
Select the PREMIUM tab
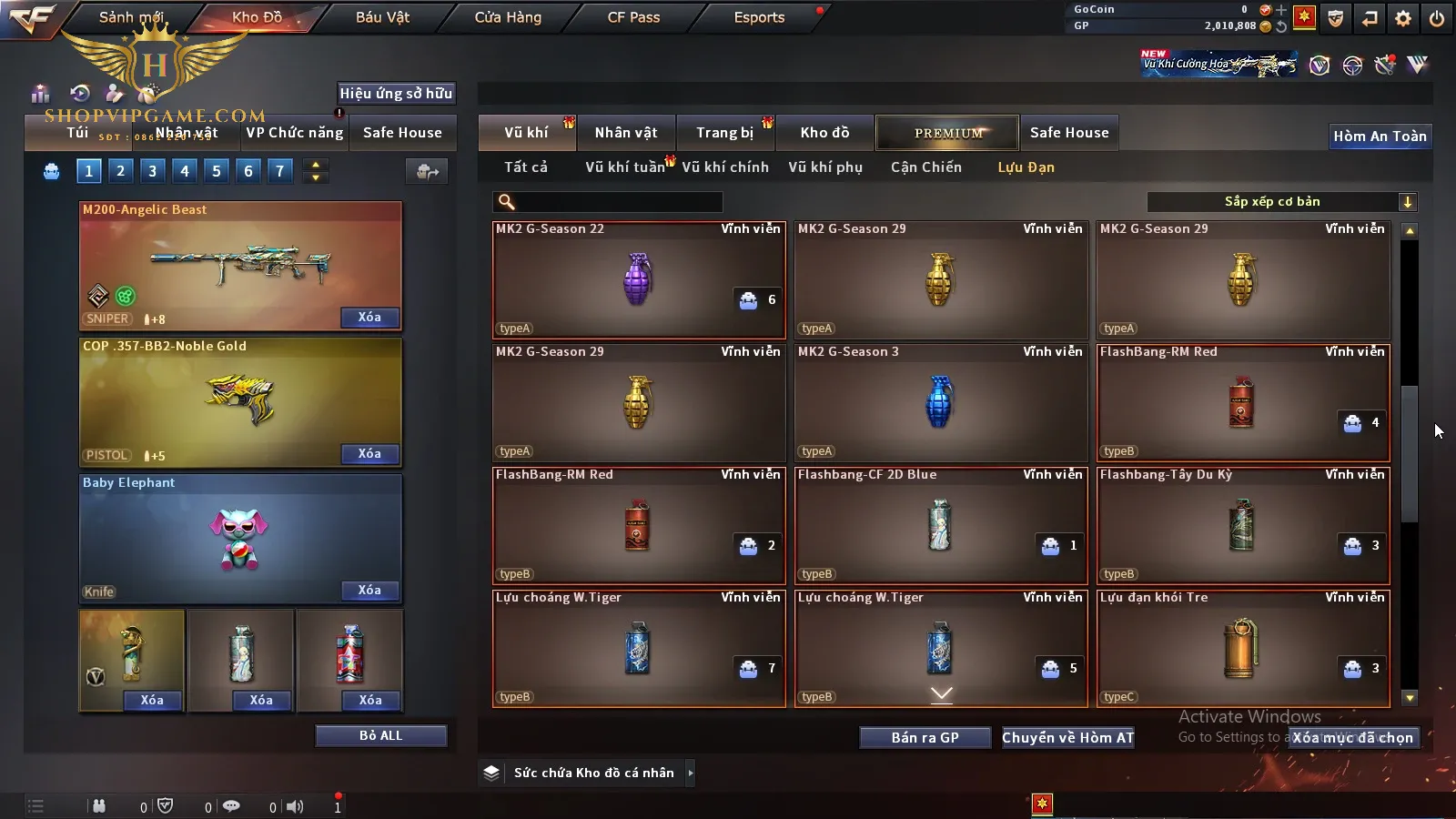point(948,133)
